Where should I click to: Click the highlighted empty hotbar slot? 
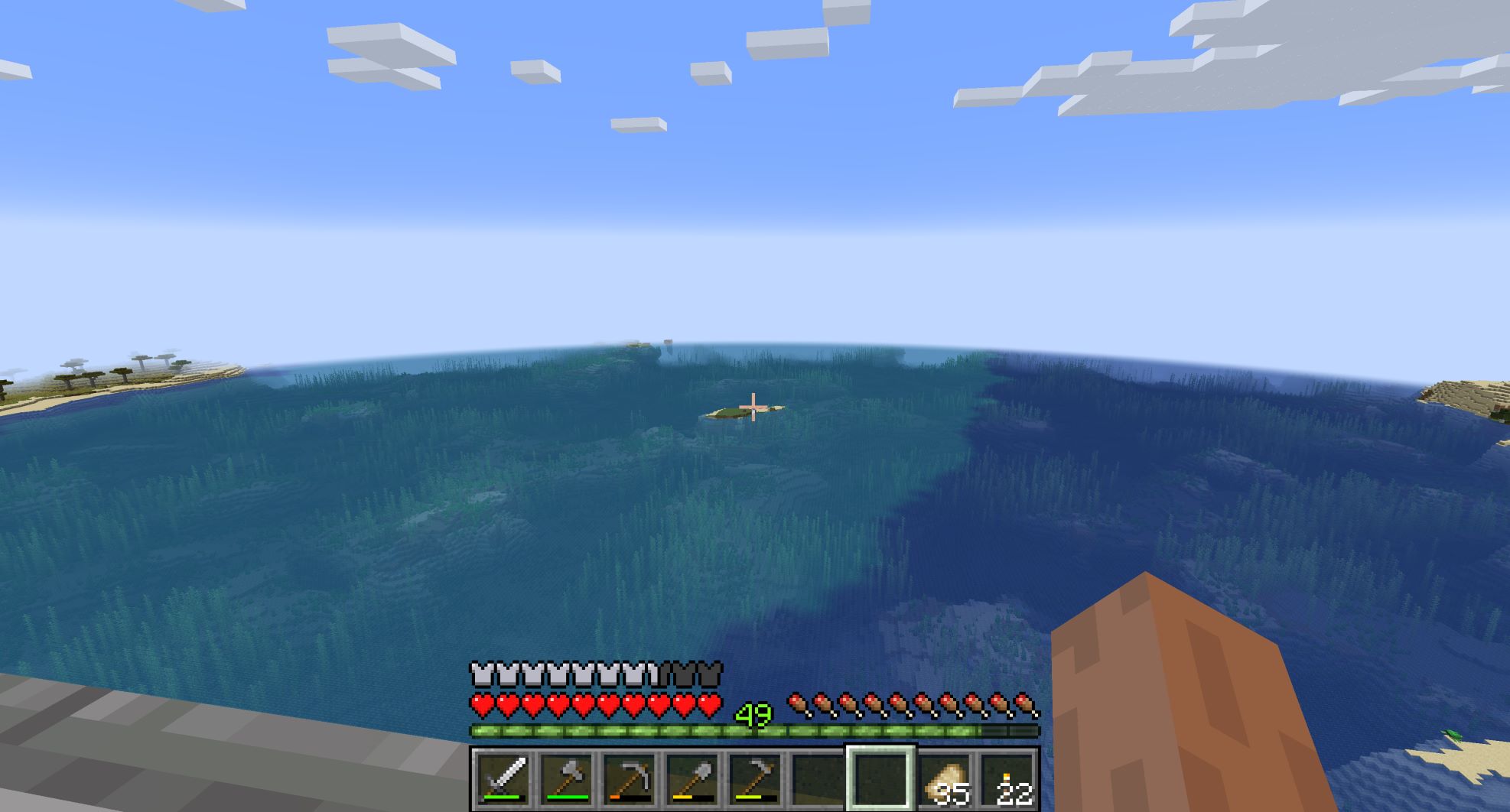tap(880, 778)
